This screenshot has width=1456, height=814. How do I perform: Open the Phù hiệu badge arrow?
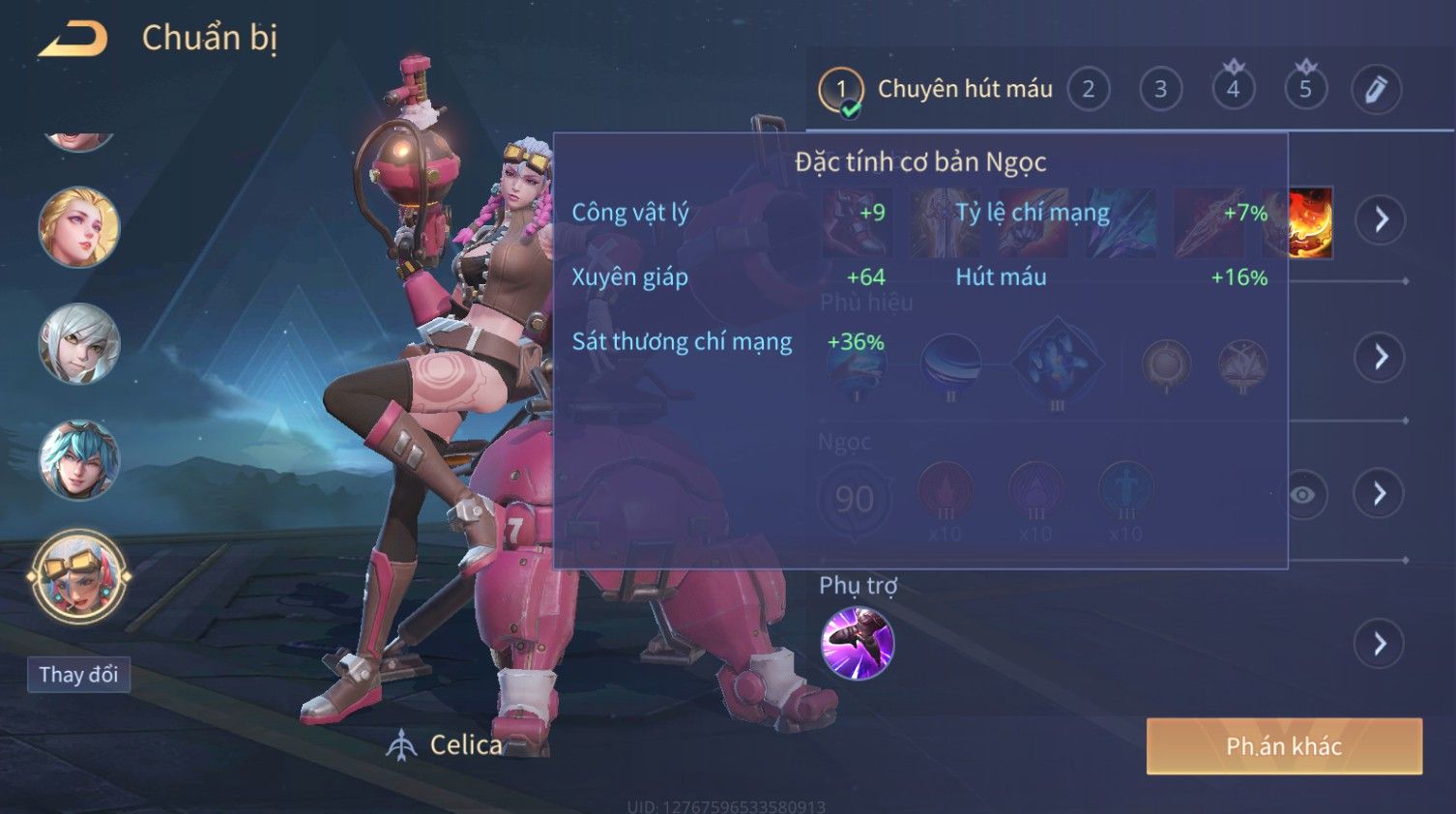(x=1381, y=358)
